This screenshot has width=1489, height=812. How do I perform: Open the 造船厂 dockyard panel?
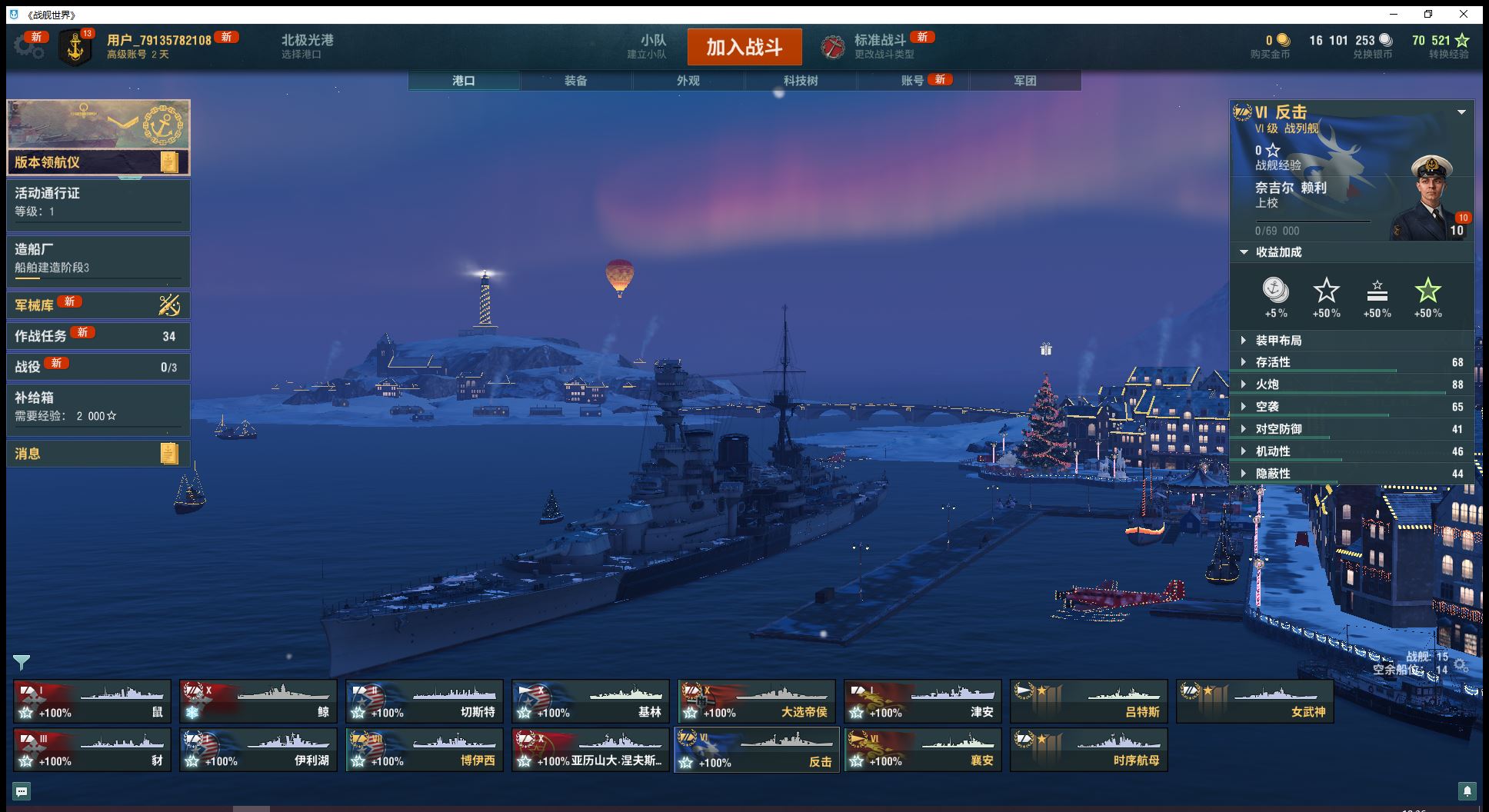pyautogui.click(x=98, y=258)
